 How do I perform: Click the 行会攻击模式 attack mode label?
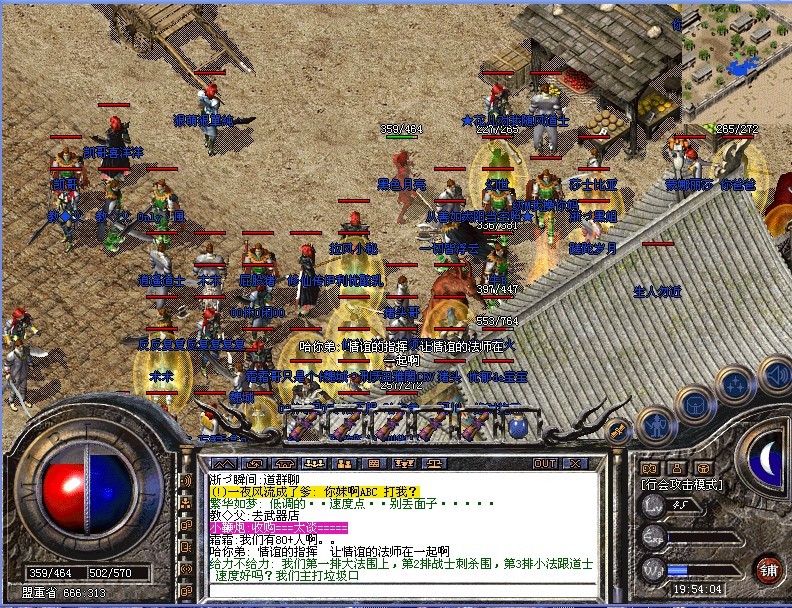(x=683, y=484)
